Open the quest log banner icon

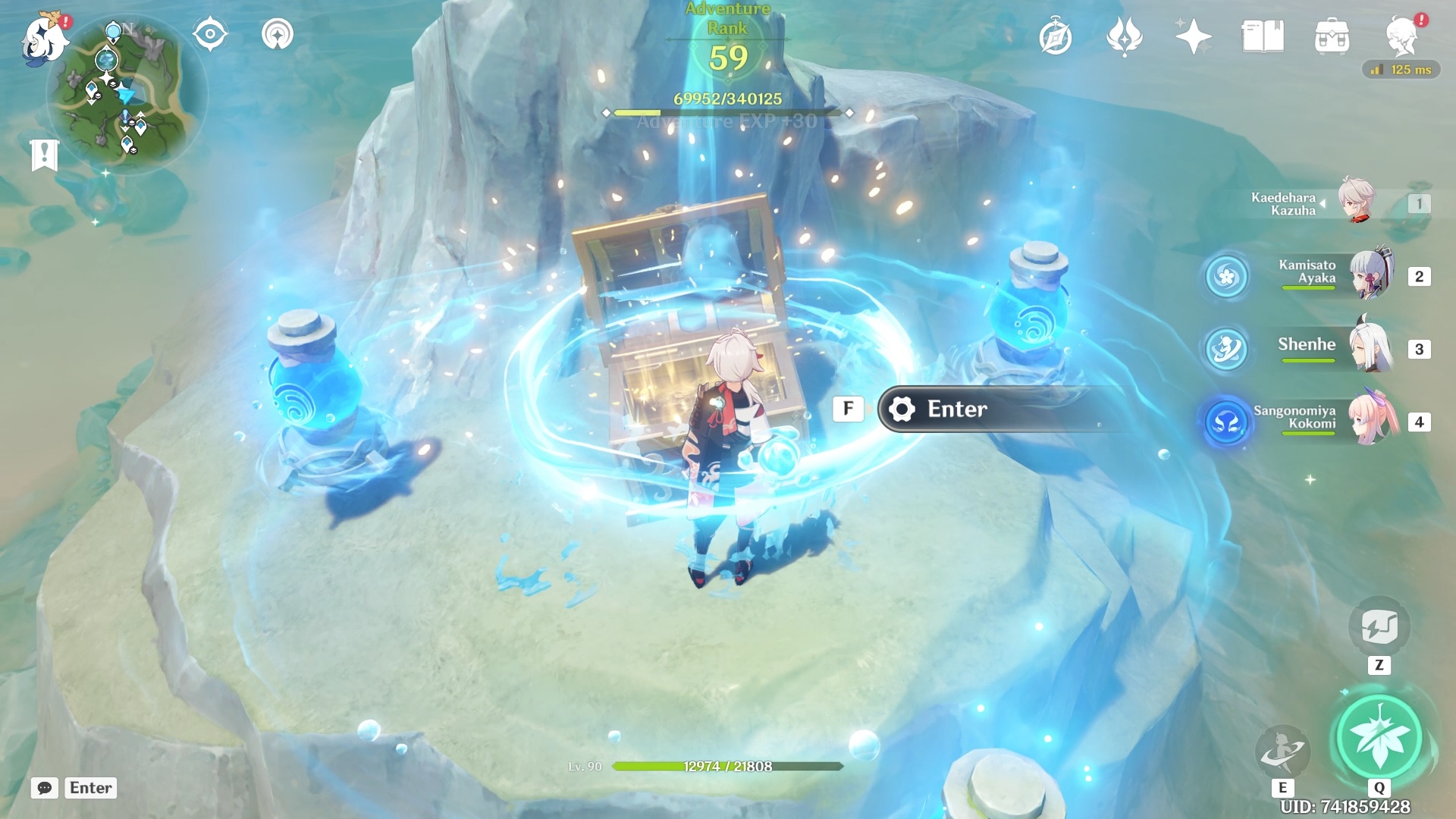(44, 155)
